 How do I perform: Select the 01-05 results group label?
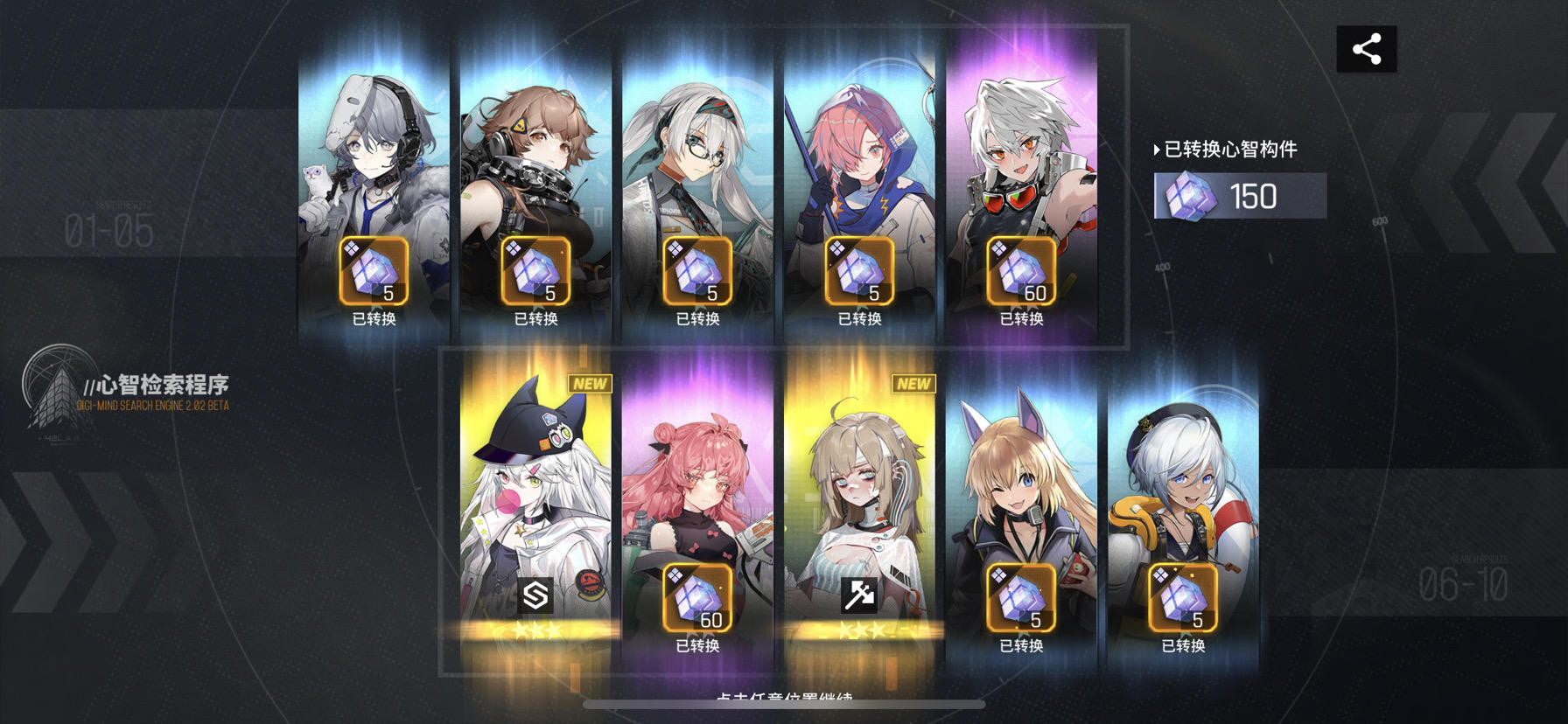(x=109, y=232)
